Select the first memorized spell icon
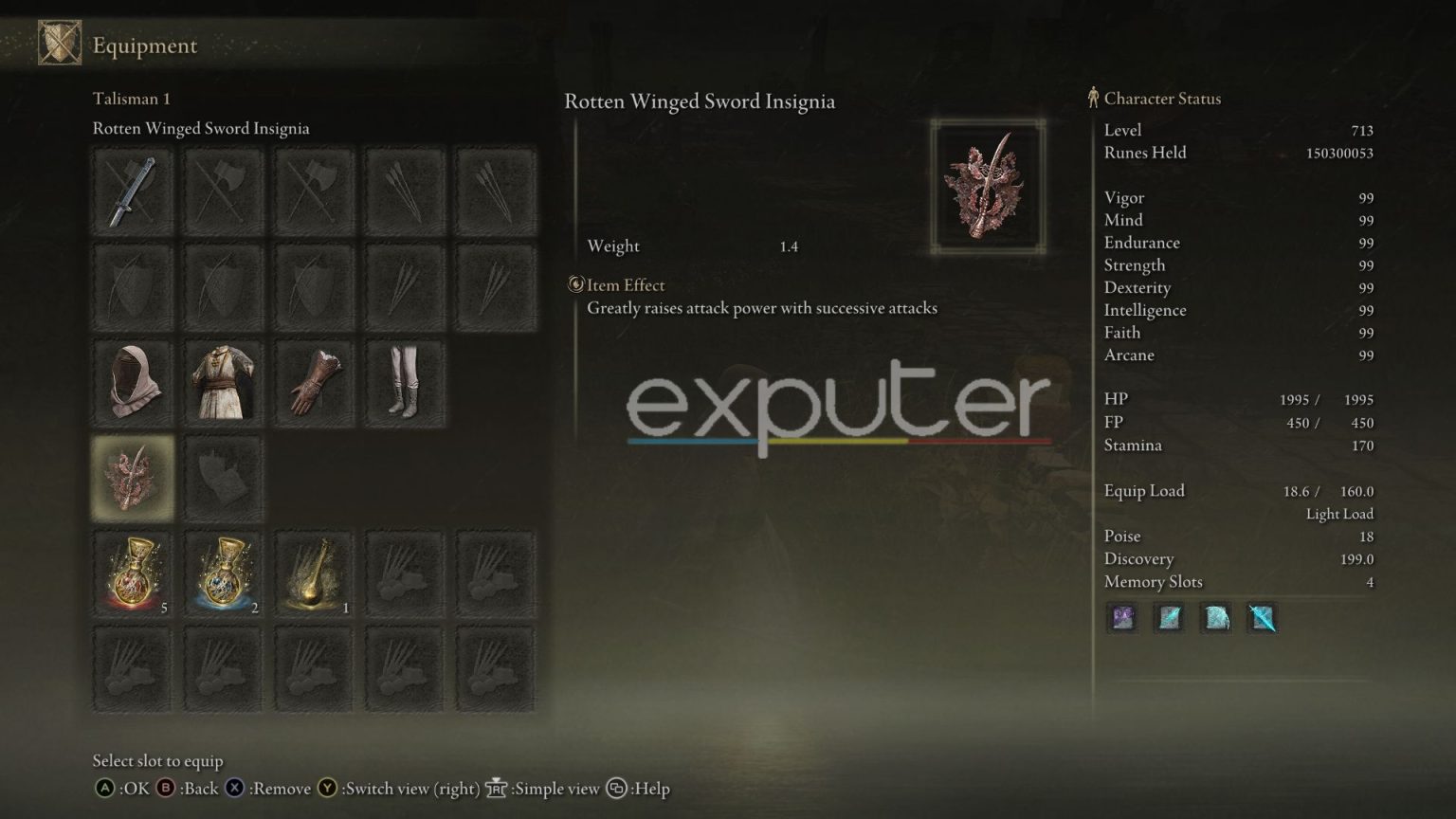Image resolution: width=1456 pixels, height=819 pixels. pos(1121,618)
